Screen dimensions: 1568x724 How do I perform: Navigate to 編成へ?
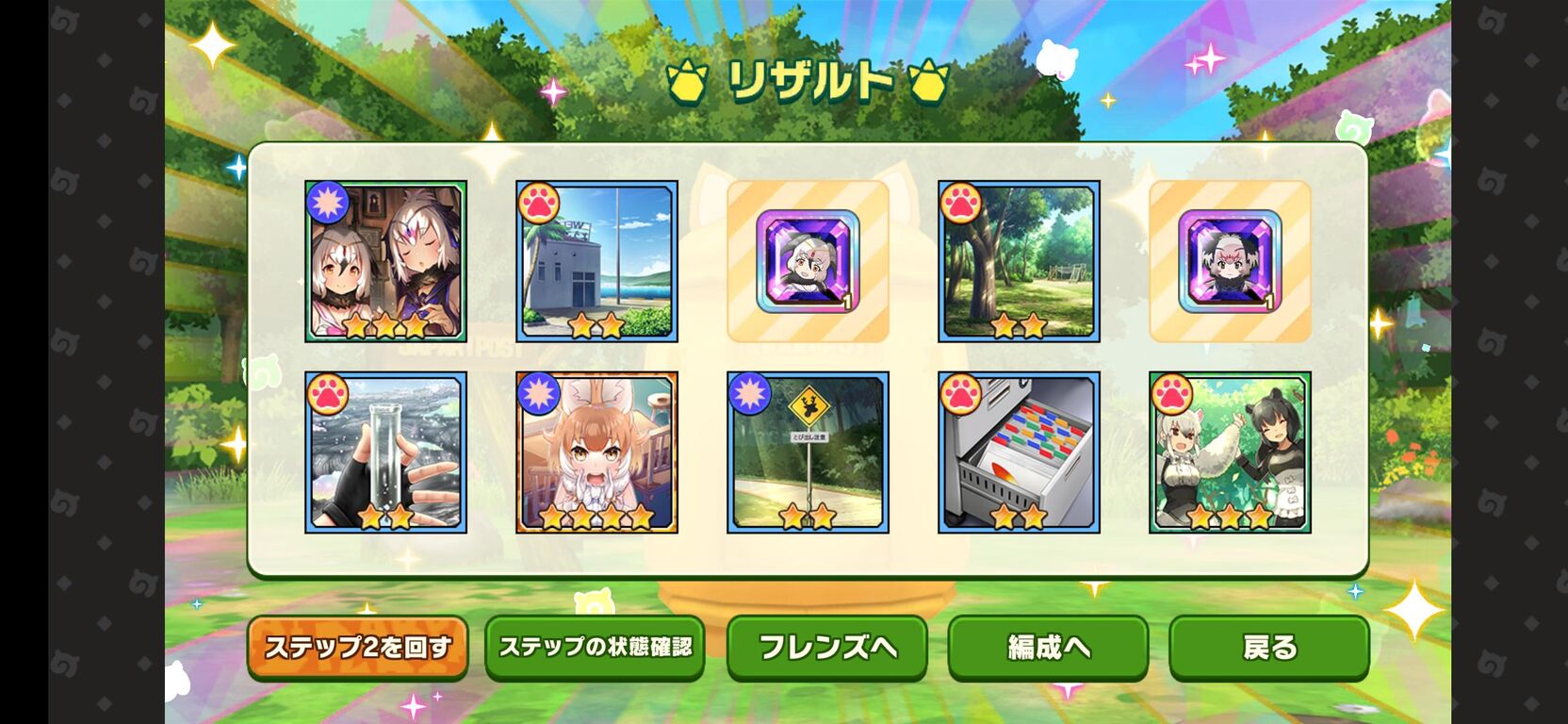(x=1049, y=647)
